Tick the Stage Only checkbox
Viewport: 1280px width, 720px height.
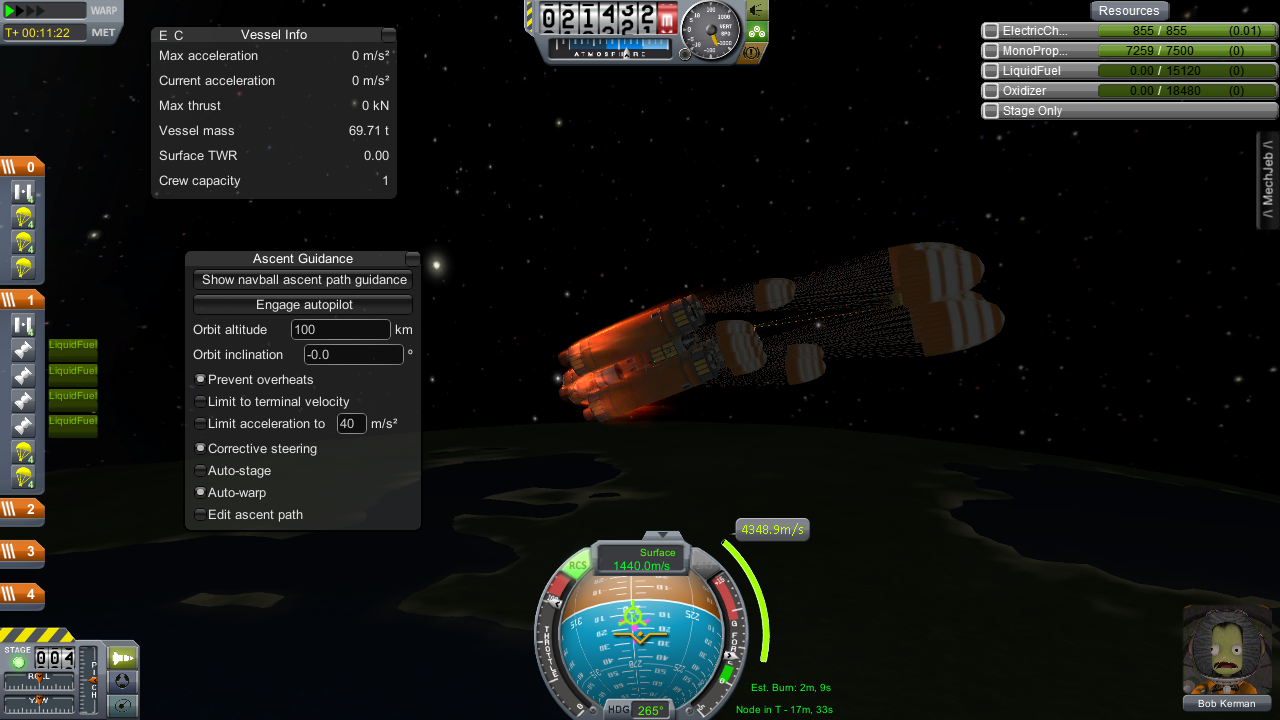(991, 111)
